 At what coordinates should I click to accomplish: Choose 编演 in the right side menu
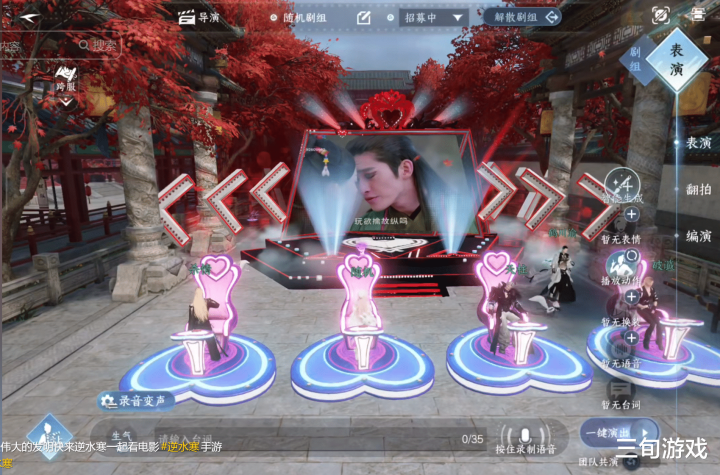[698, 236]
